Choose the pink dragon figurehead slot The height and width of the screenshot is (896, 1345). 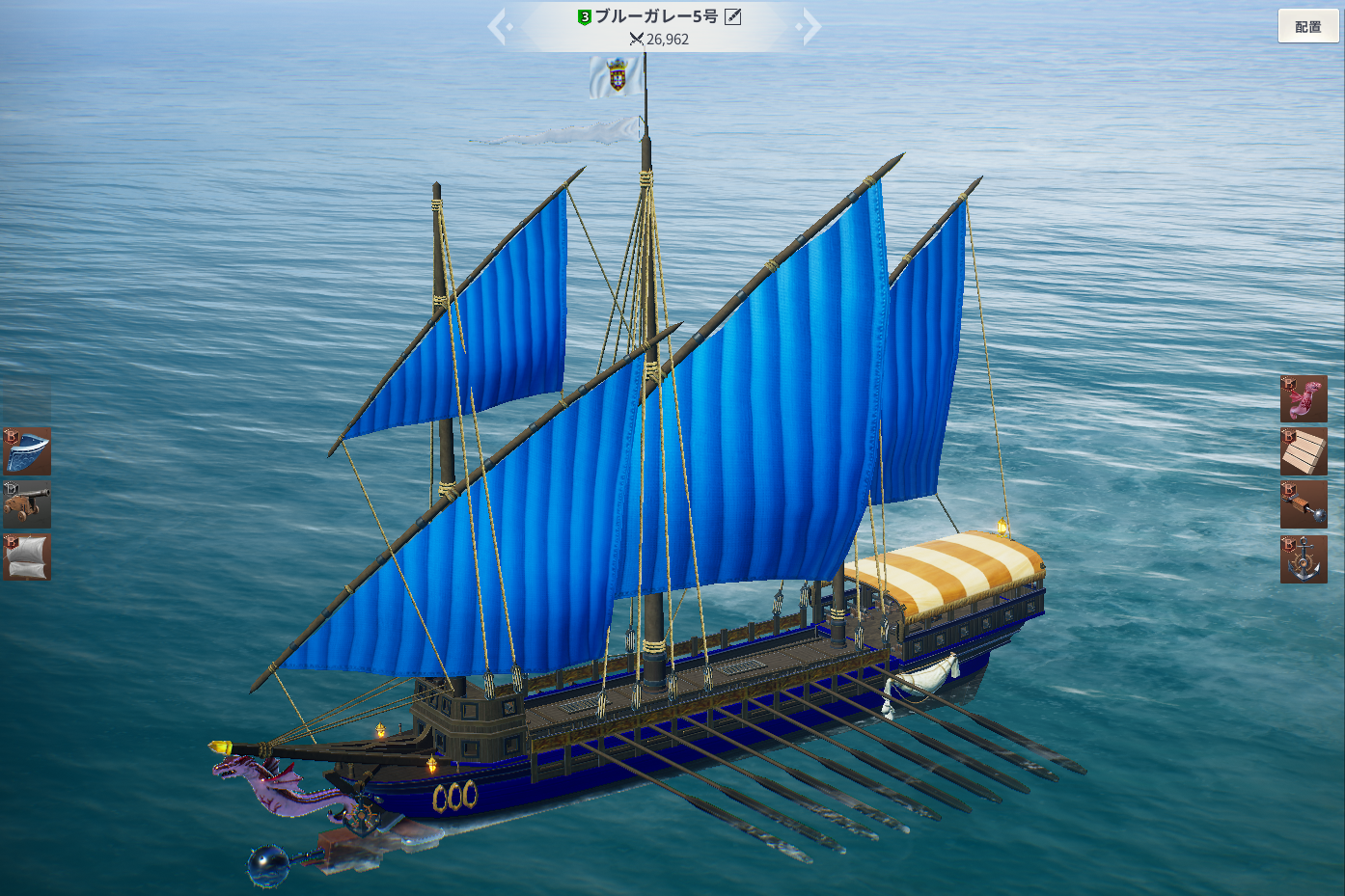coord(1304,399)
